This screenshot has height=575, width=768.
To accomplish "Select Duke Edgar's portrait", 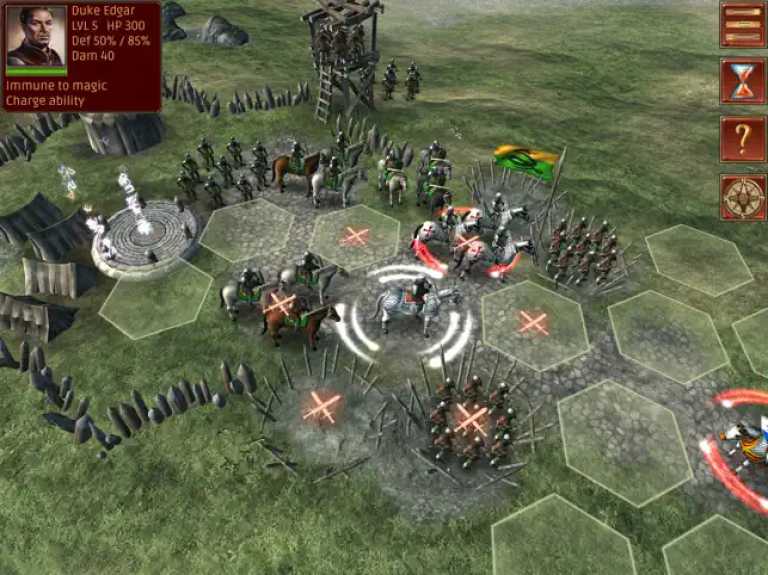I will pos(36,37).
